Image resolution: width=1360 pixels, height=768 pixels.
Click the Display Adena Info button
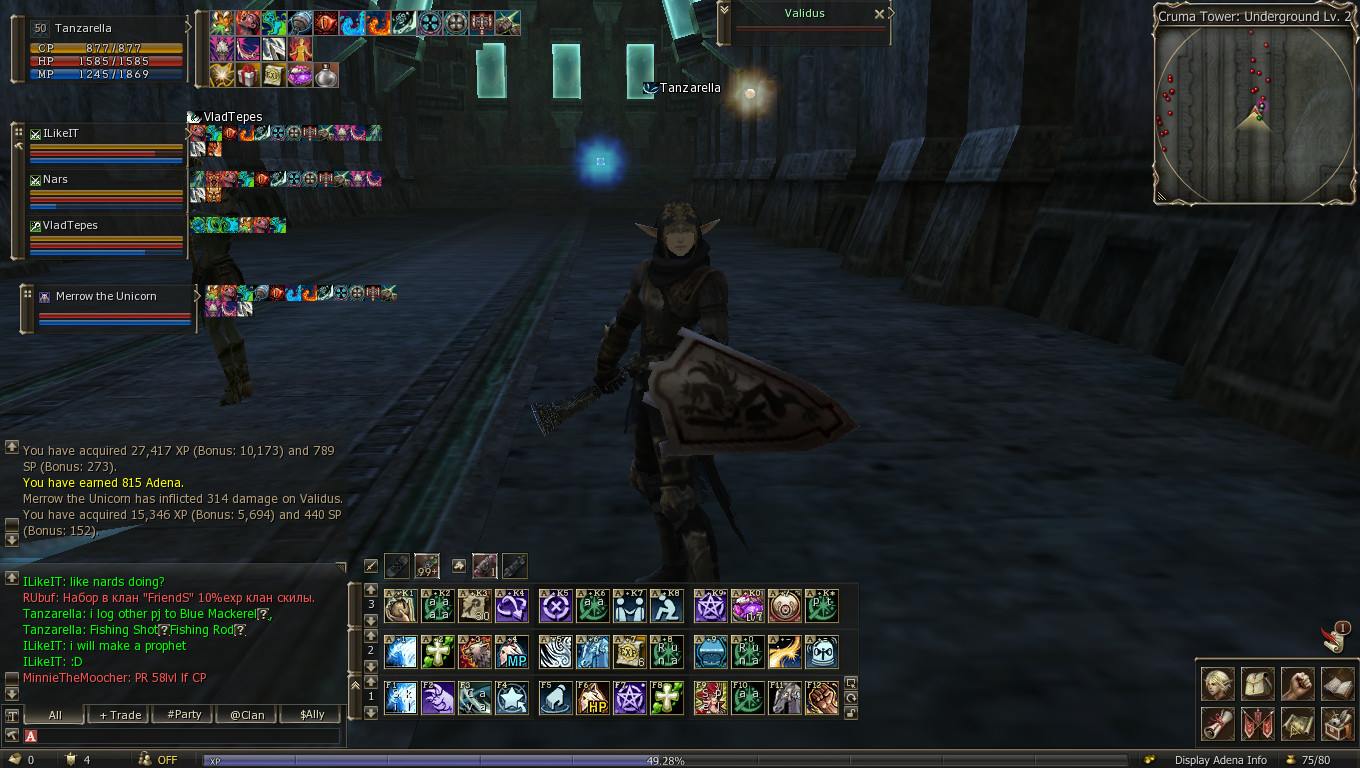[x=1220, y=760]
